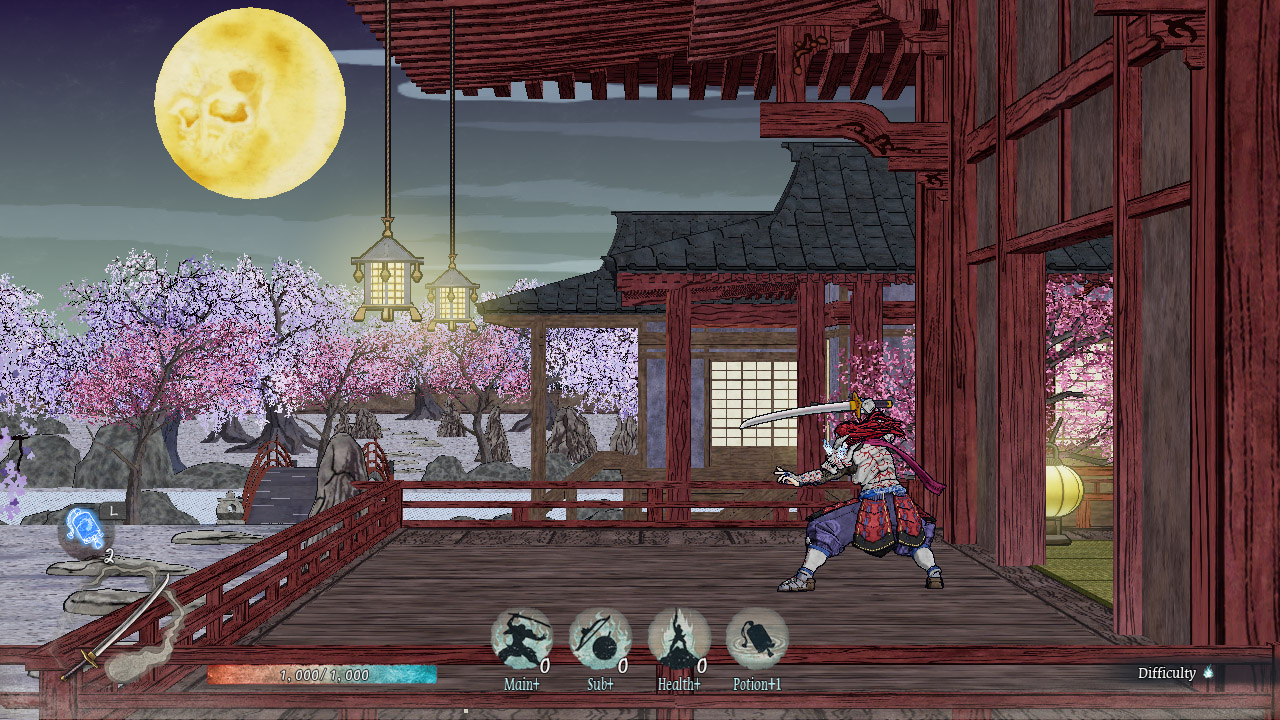Select the Sub+ sub-weapon upgrade icon
1280x720 pixels.
[x=600, y=636]
